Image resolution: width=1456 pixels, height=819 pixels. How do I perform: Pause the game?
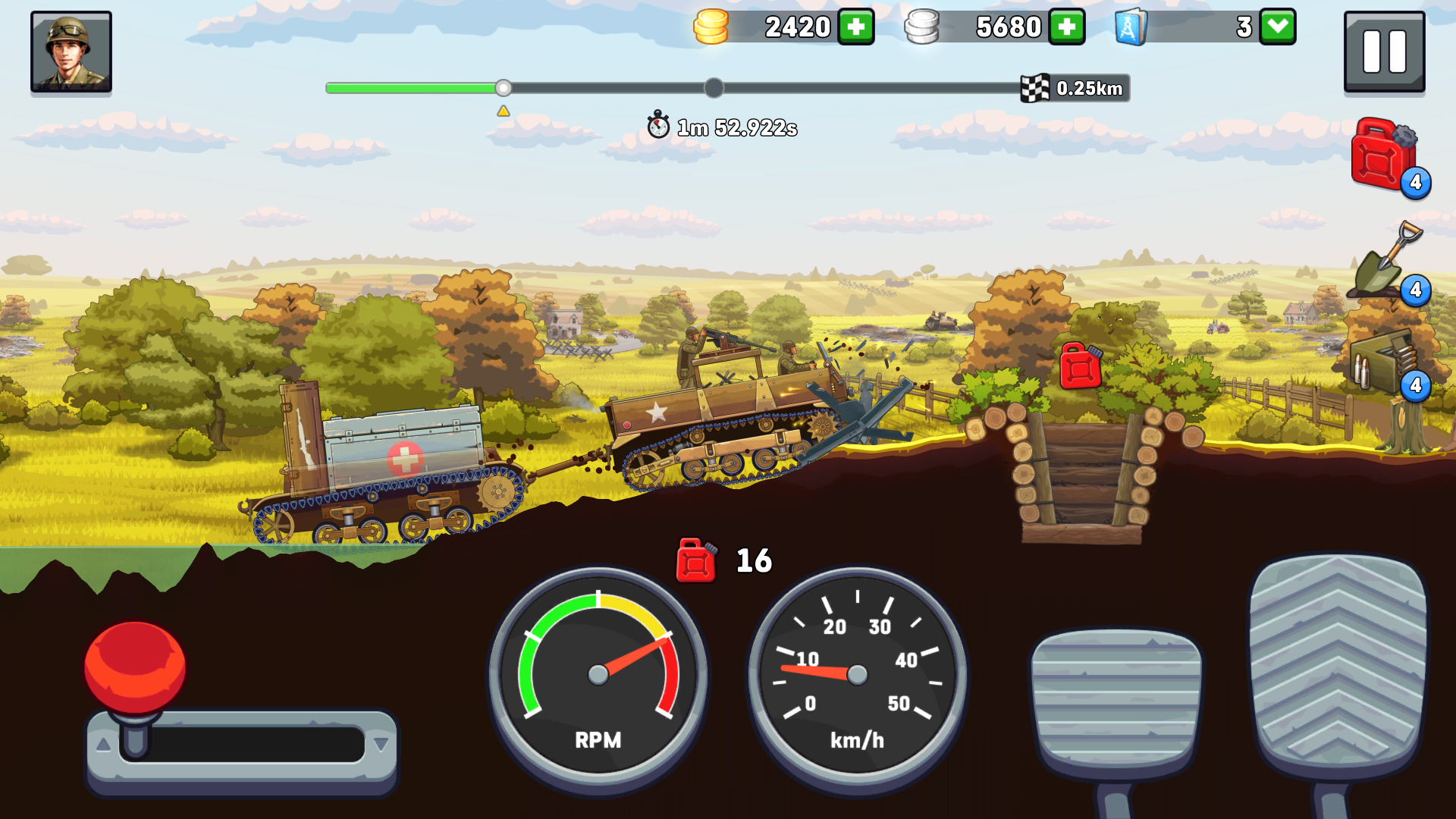[1384, 51]
